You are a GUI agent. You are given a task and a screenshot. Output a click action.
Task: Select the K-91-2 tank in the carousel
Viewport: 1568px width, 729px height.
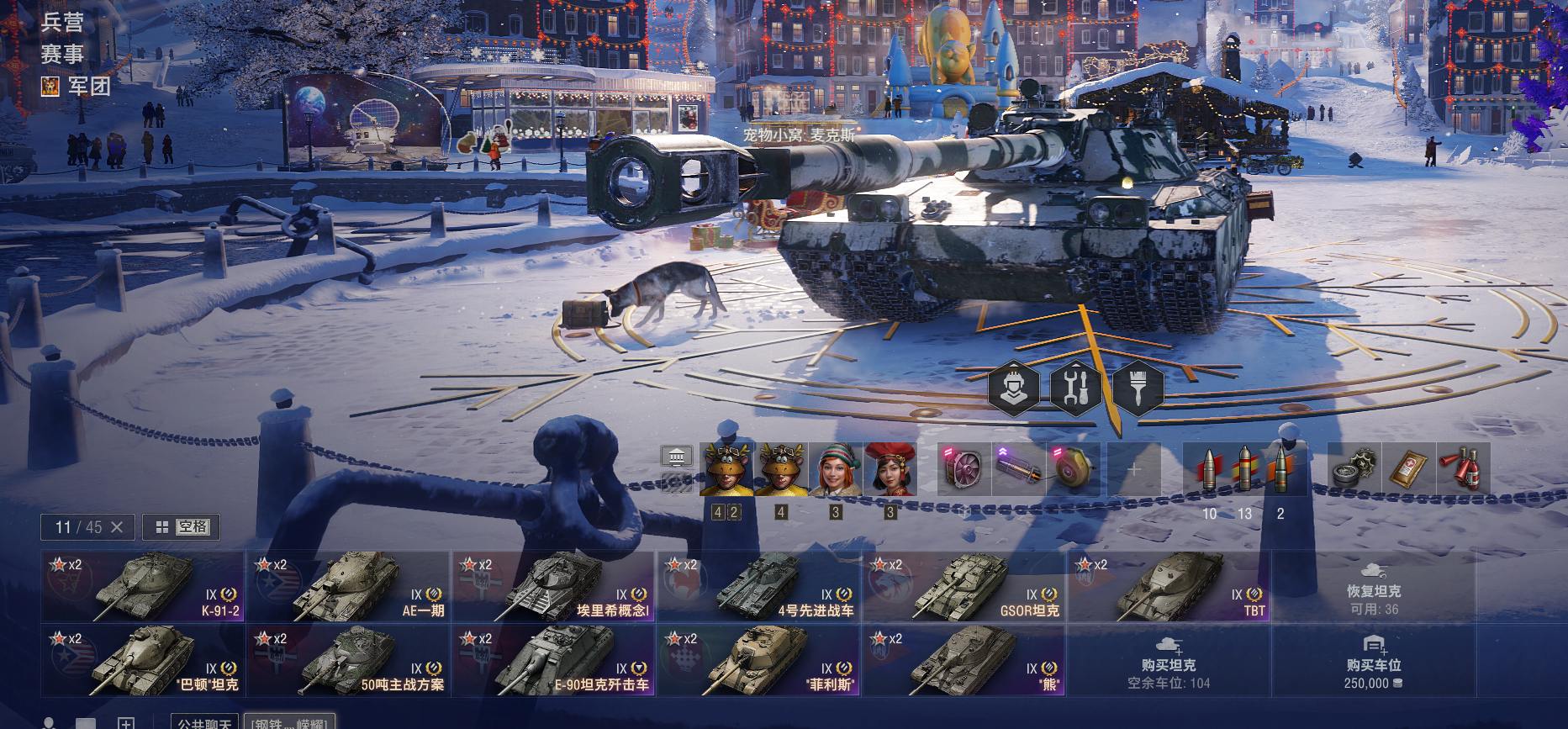[x=143, y=587]
